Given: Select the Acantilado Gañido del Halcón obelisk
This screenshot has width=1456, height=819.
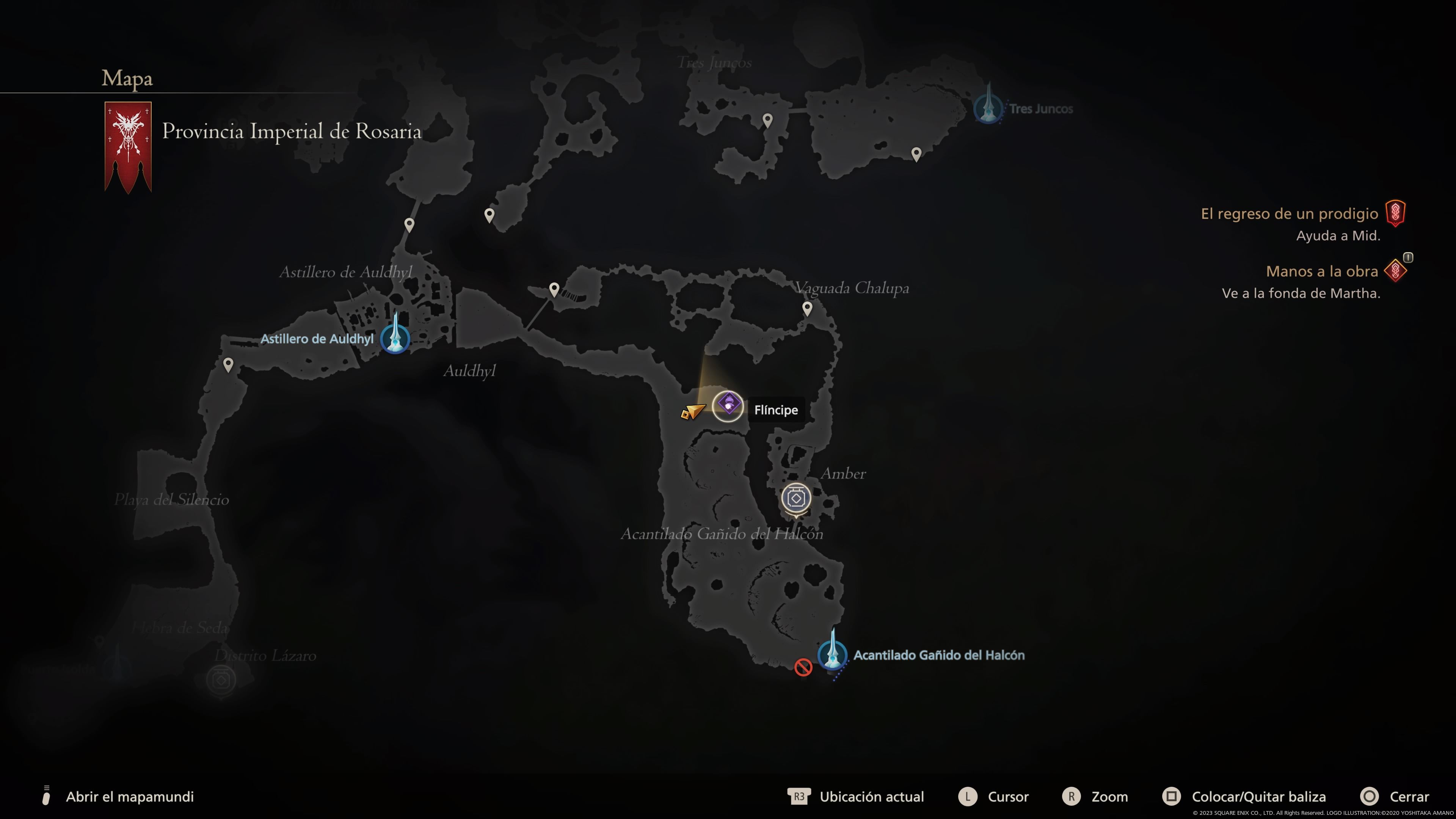Looking at the screenshot, I should pyautogui.click(x=832, y=654).
